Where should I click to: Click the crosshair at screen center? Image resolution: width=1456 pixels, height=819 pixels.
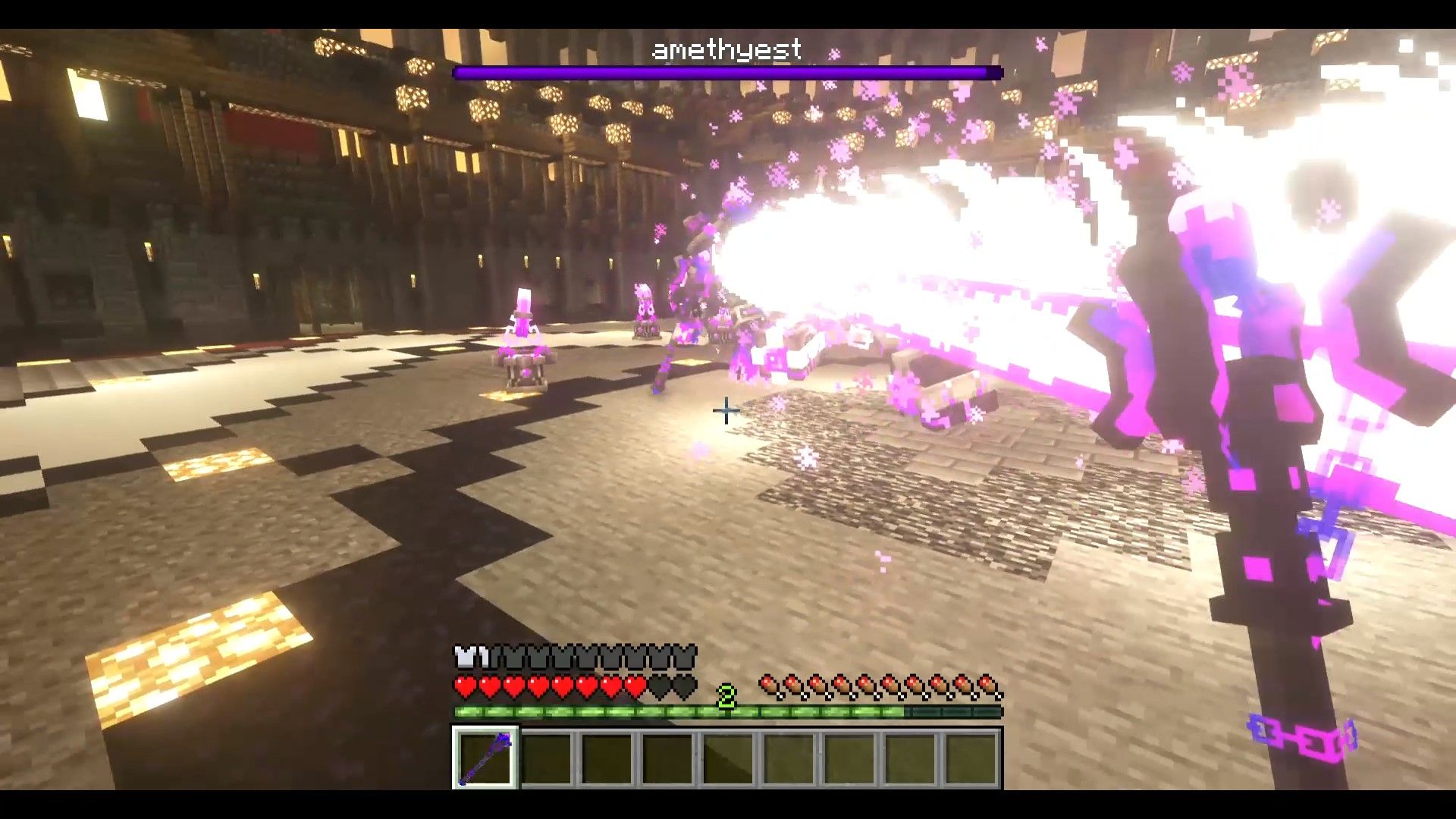pos(726,412)
